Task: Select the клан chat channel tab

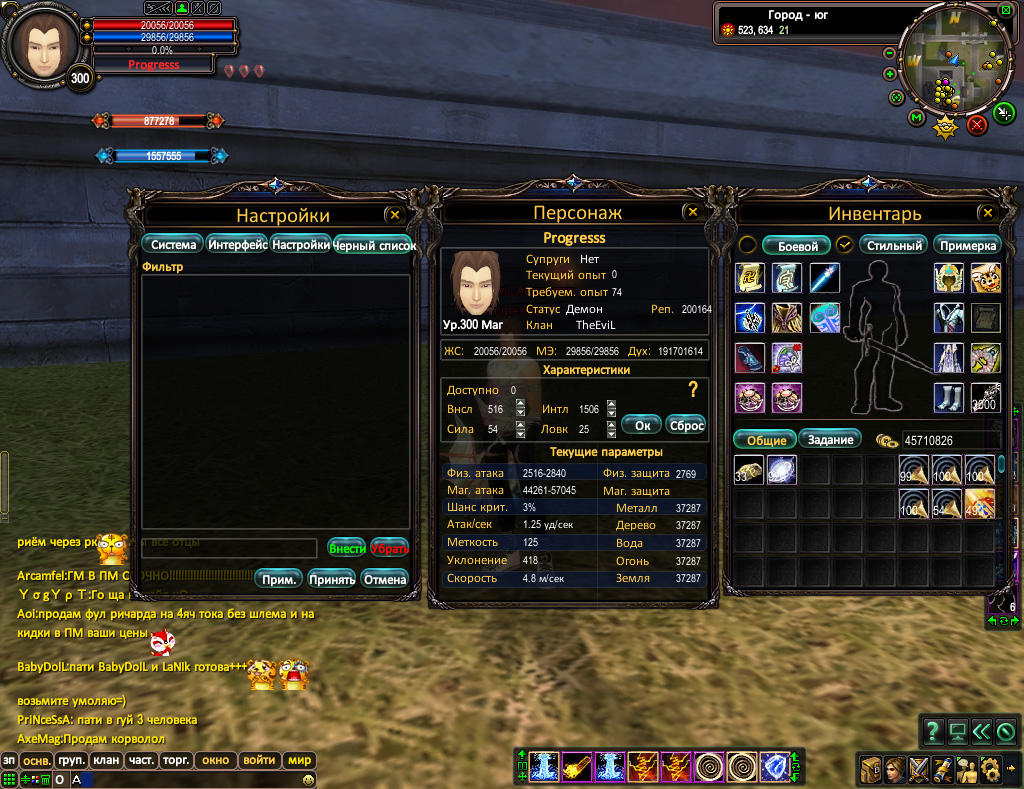Action: (106, 760)
